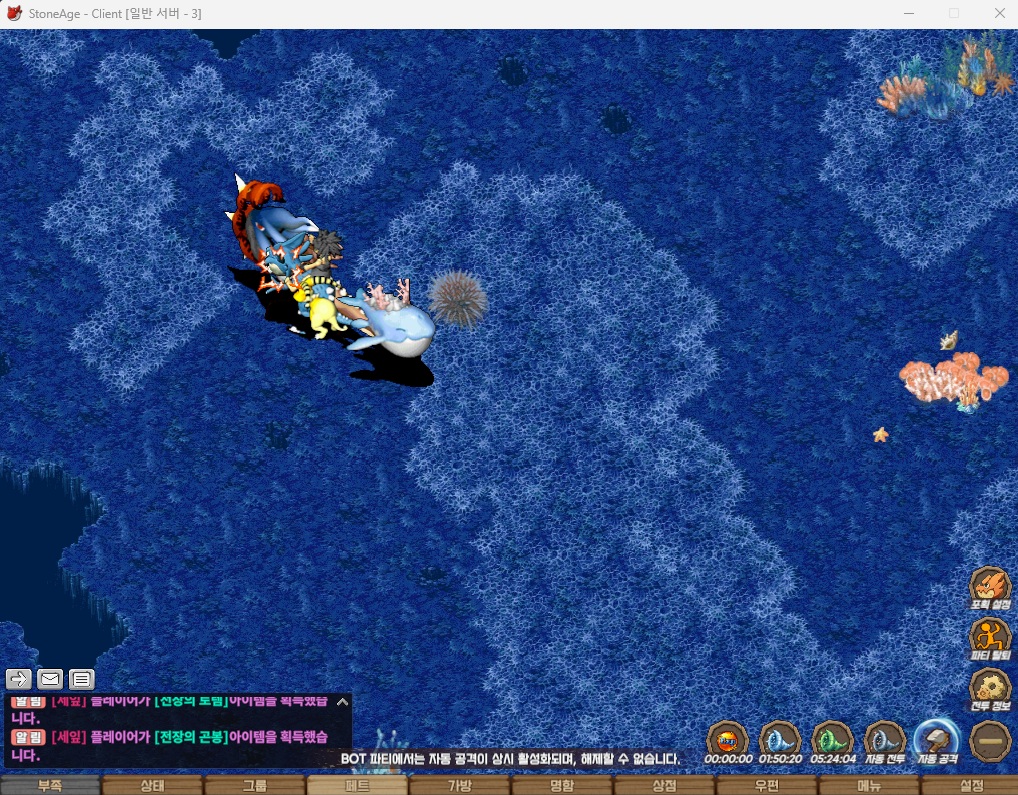Close the StoneAge client window

click(x=999, y=13)
